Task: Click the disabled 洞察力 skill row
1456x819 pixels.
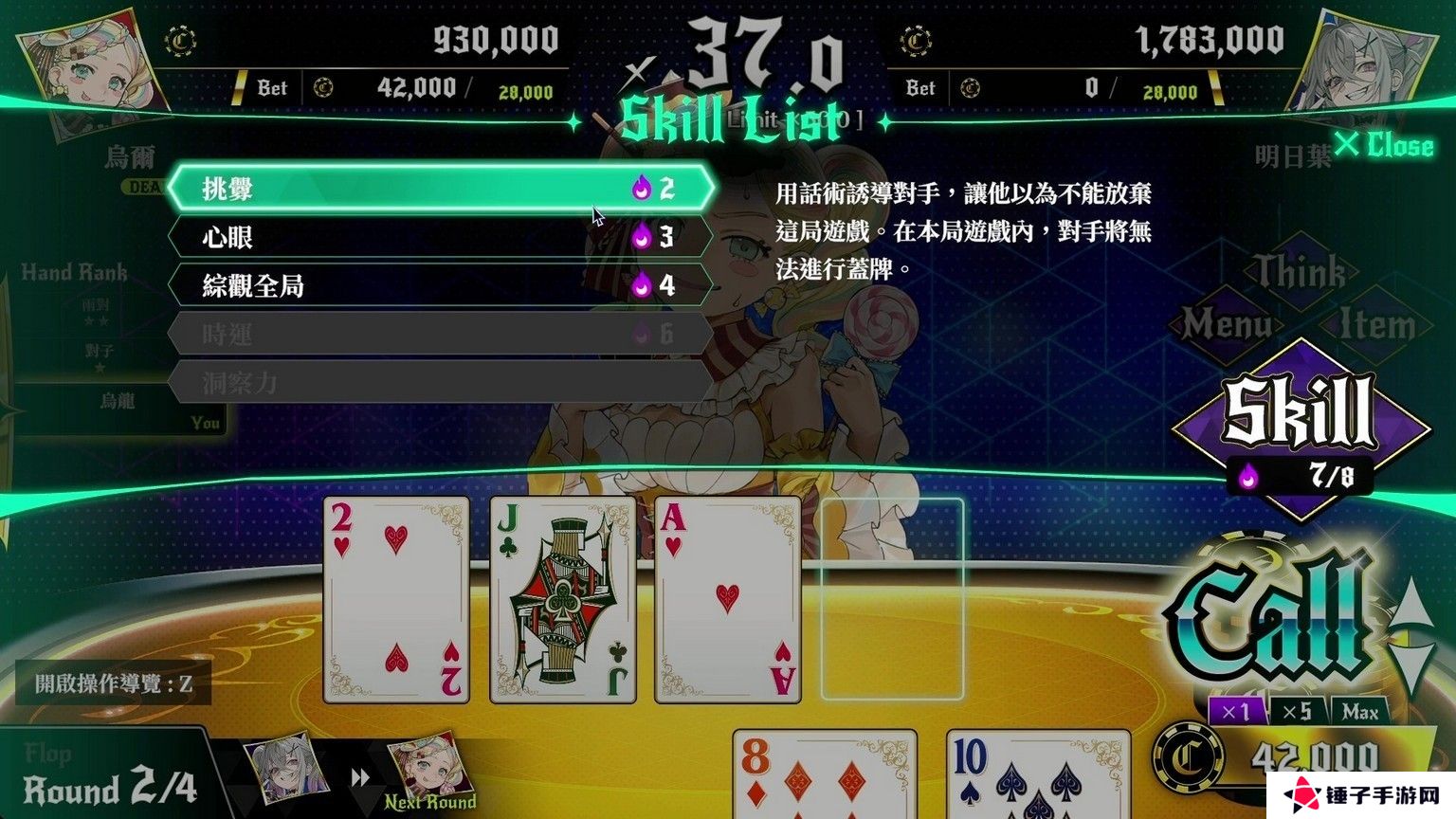Action: (441, 382)
